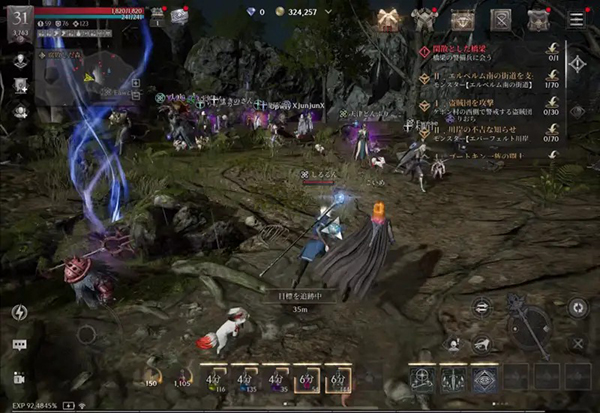The width and height of the screenshot is (600, 413).
Task: Use the consumable slot showing 1,105
Action: point(183,372)
